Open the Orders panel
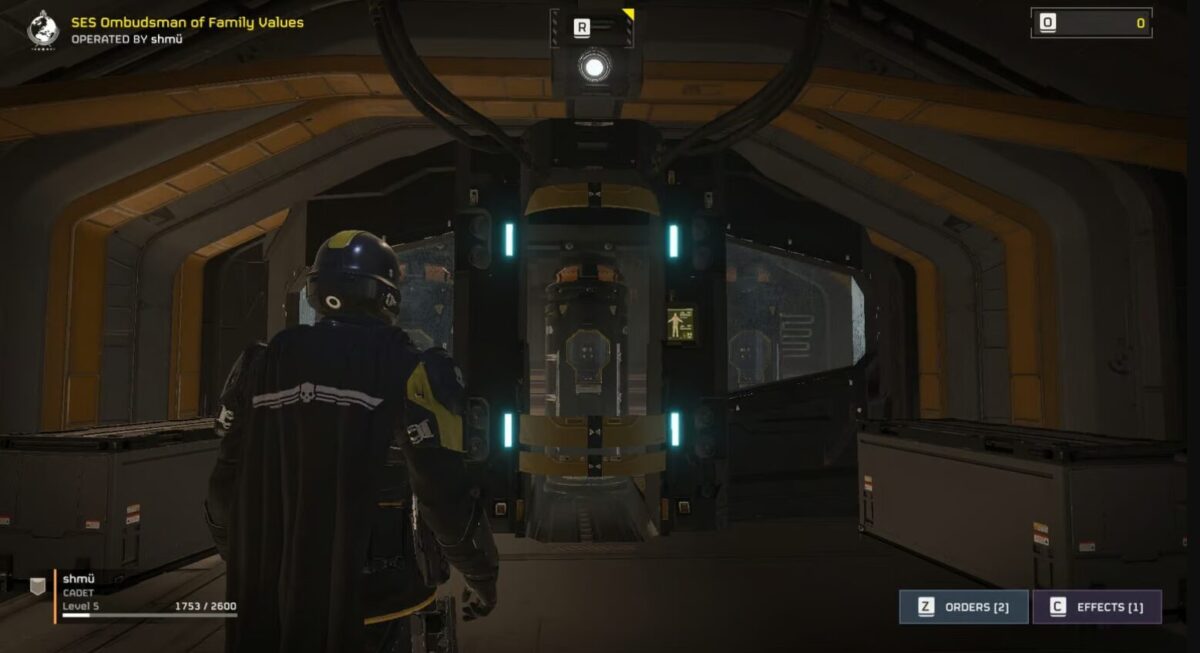 [x=963, y=607]
